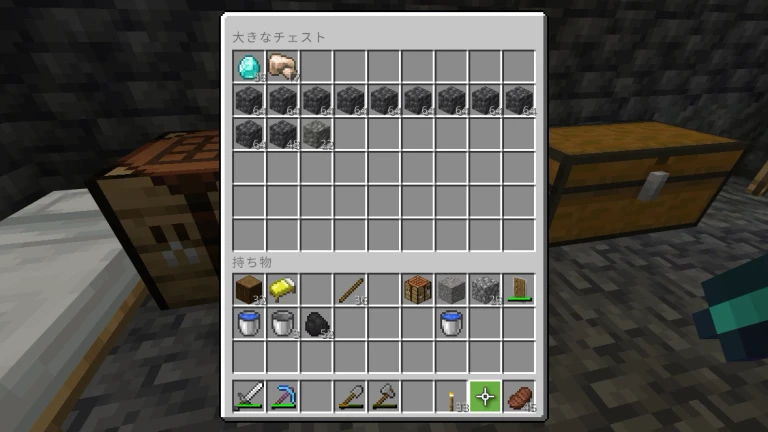This screenshot has height=432, width=768.
Task: Take the raw iron from the chest
Action: pos(282,67)
